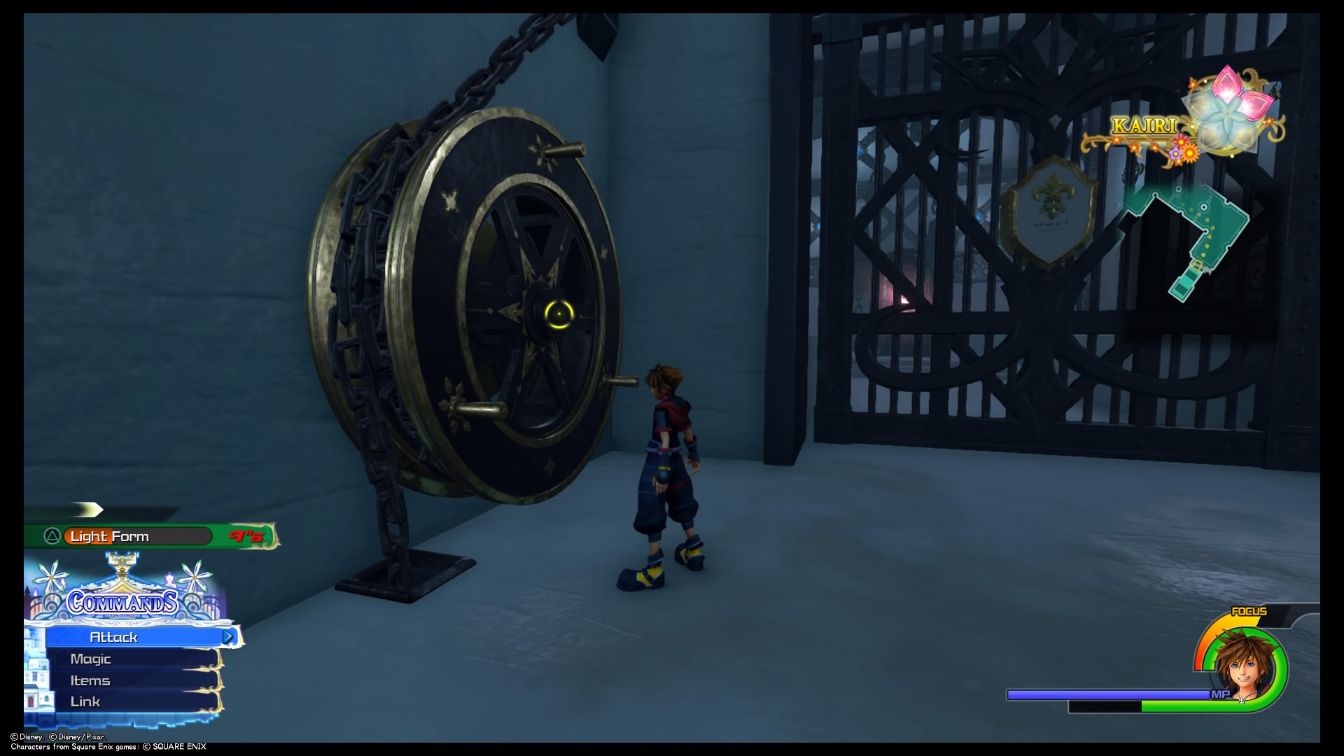Viewport: 1344px width, 756px height.
Task: Select the Magic command
Action: pyautogui.click(x=91, y=658)
